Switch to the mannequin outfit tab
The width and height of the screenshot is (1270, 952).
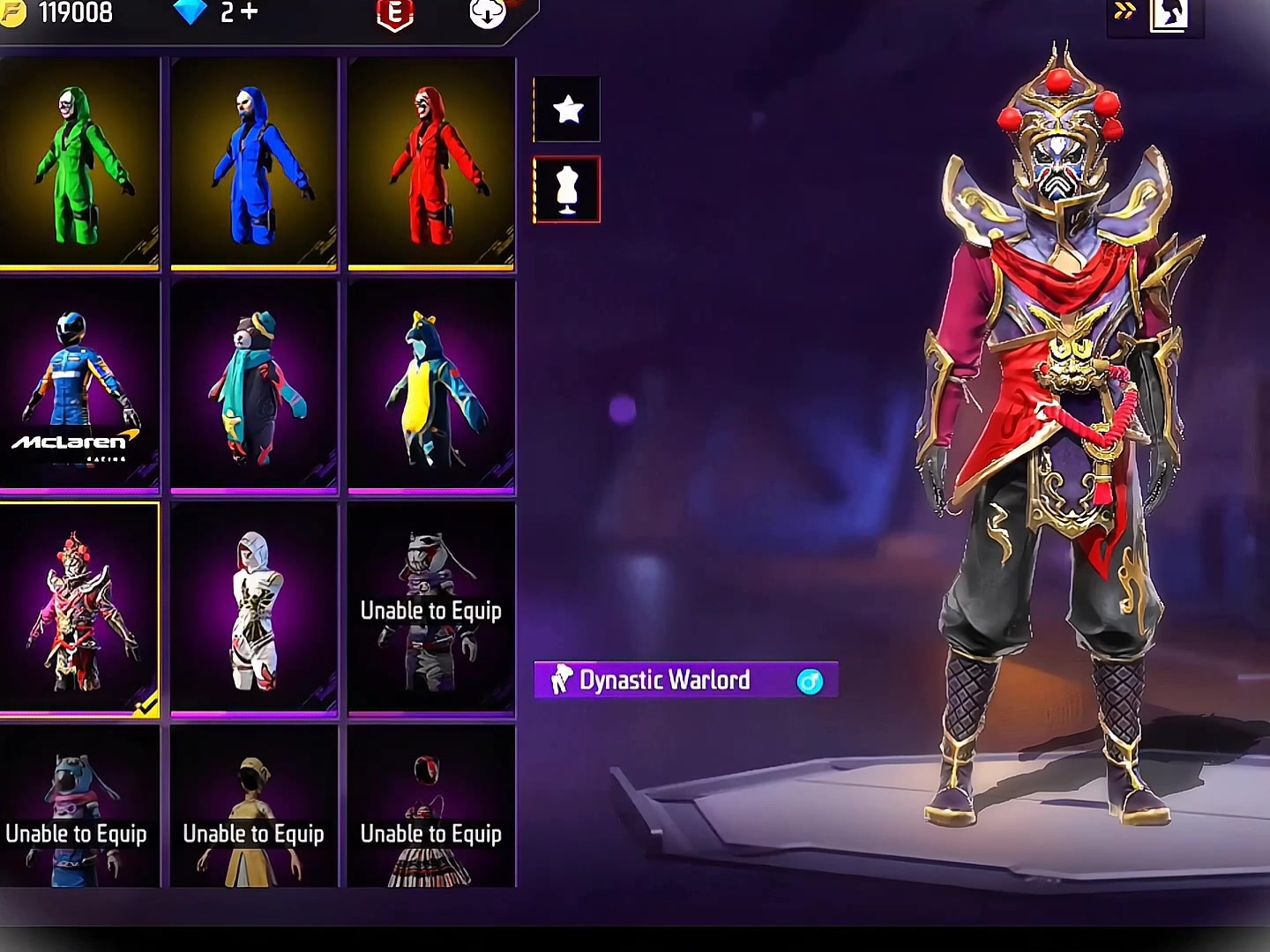567,190
